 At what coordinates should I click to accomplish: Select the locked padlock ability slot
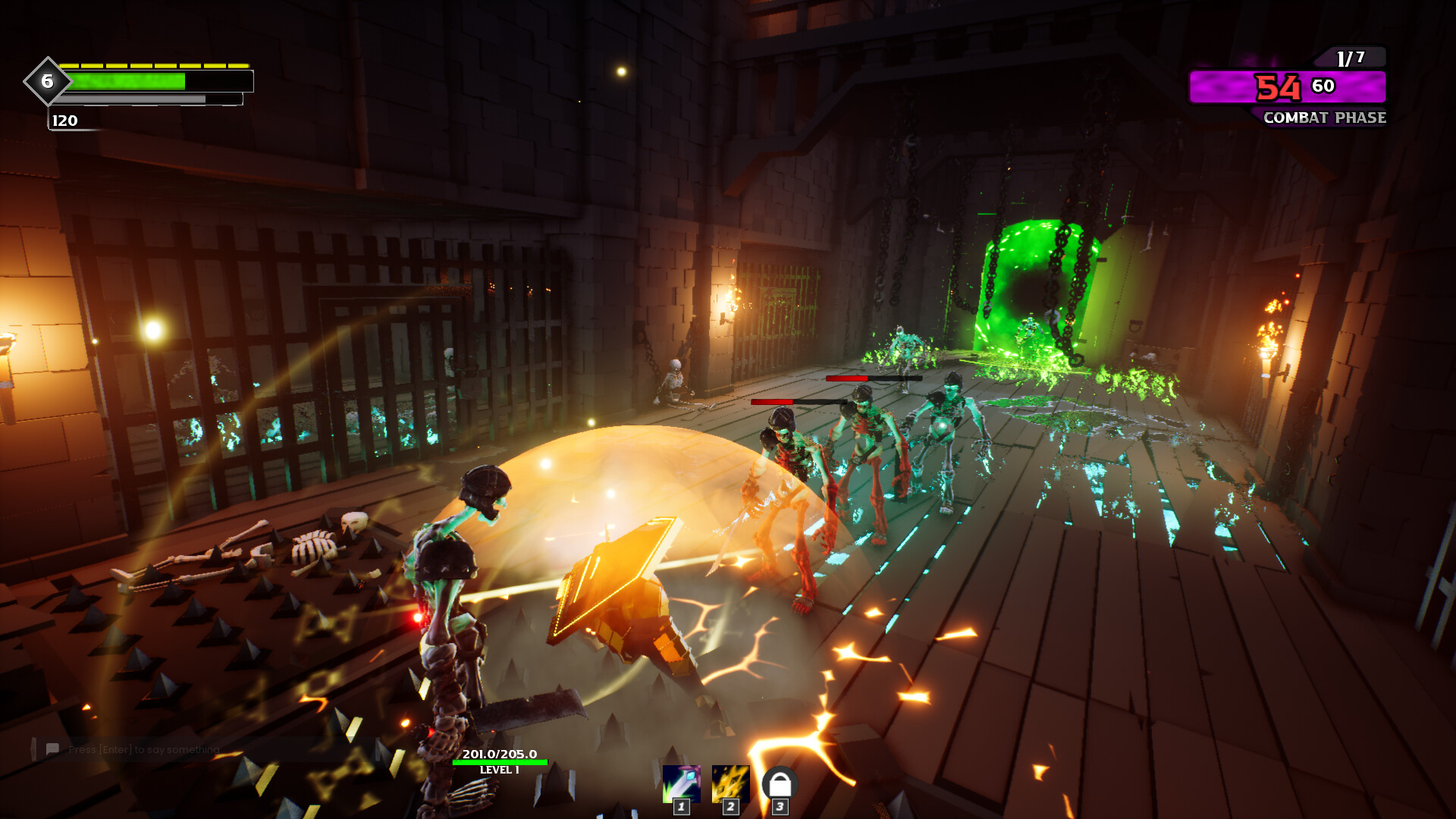pos(780,783)
